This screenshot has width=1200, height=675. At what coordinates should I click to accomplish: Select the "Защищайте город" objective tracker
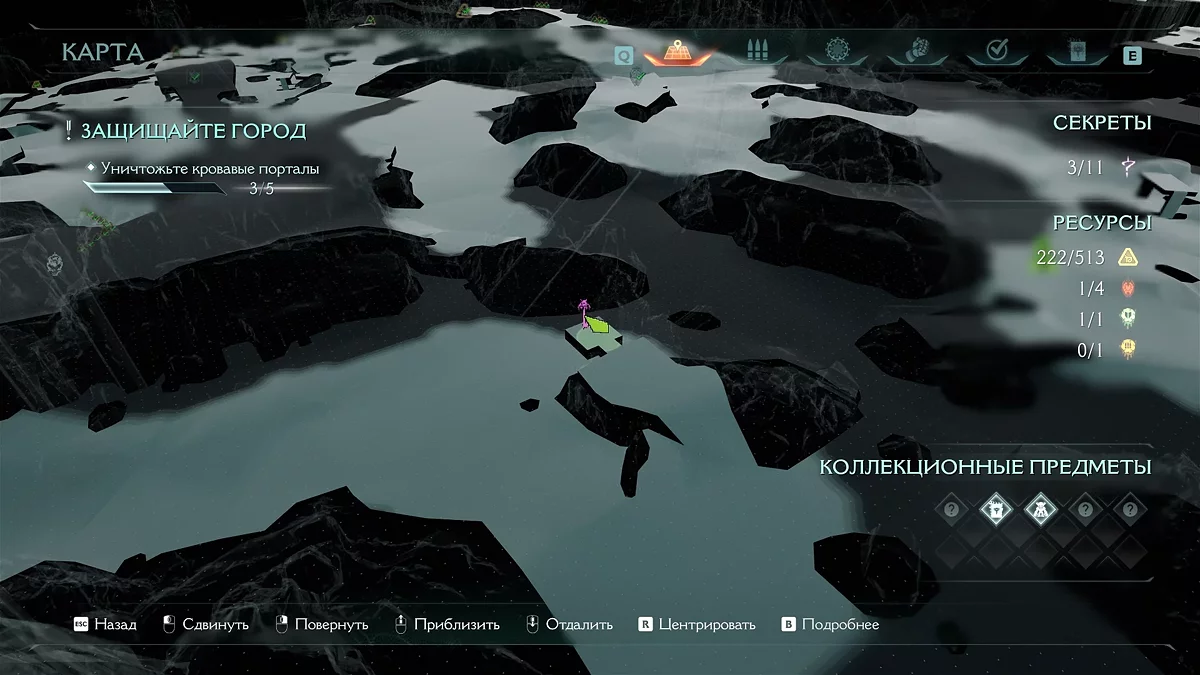[x=193, y=131]
